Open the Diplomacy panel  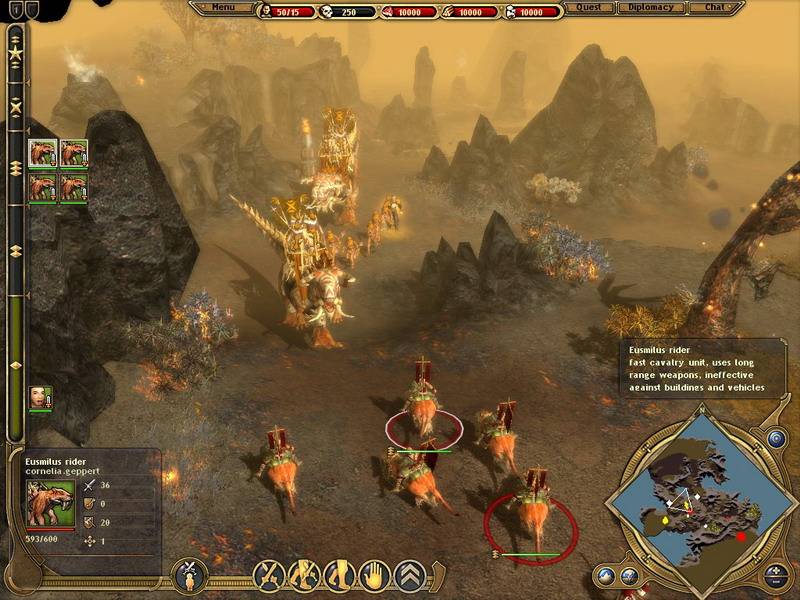[652, 8]
